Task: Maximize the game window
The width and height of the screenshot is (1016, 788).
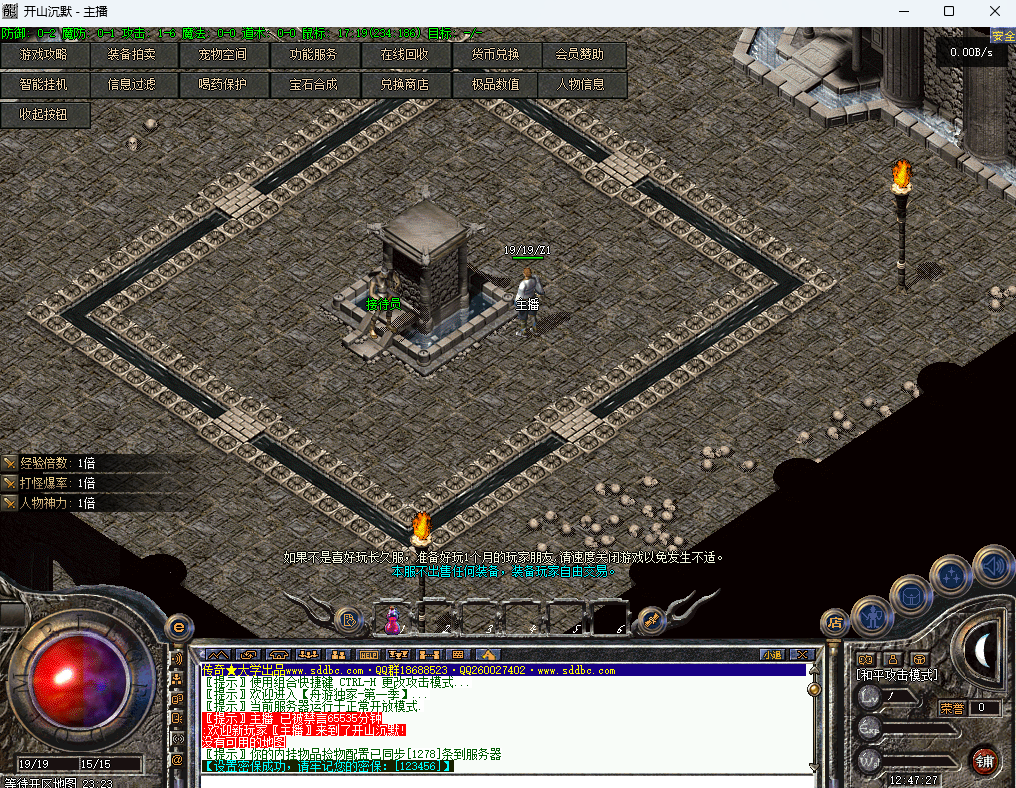Action: [949, 11]
